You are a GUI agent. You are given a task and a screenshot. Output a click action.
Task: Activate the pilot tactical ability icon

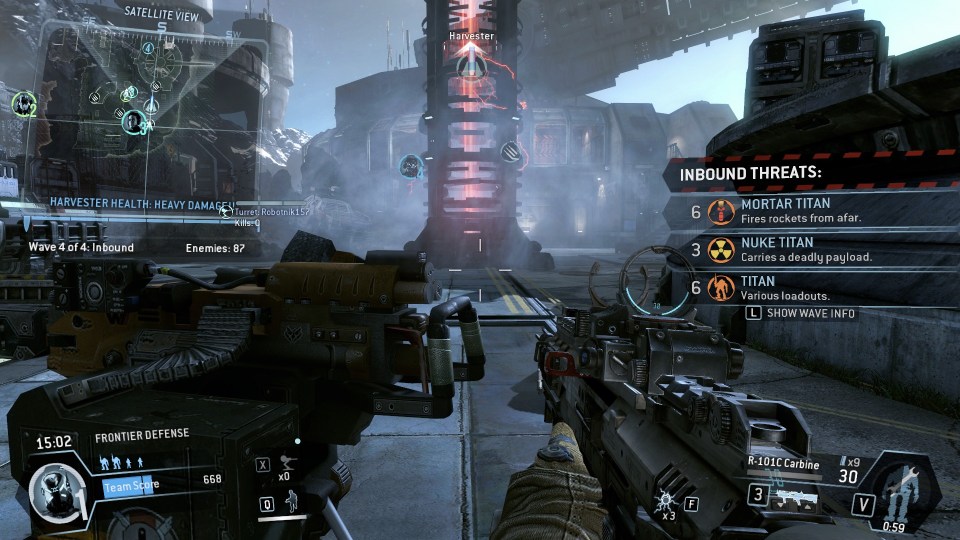click(x=293, y=503)
